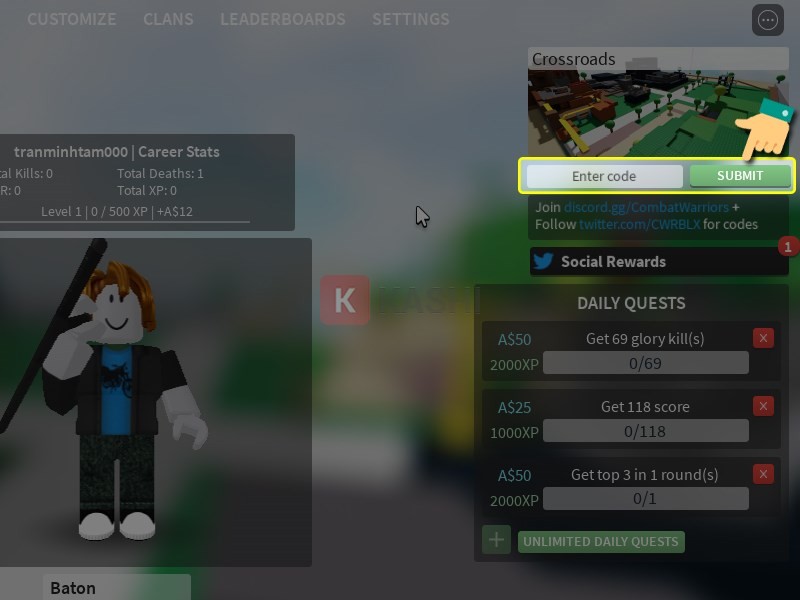
Task: Open the Clans menu
Action: click(168, 19)
